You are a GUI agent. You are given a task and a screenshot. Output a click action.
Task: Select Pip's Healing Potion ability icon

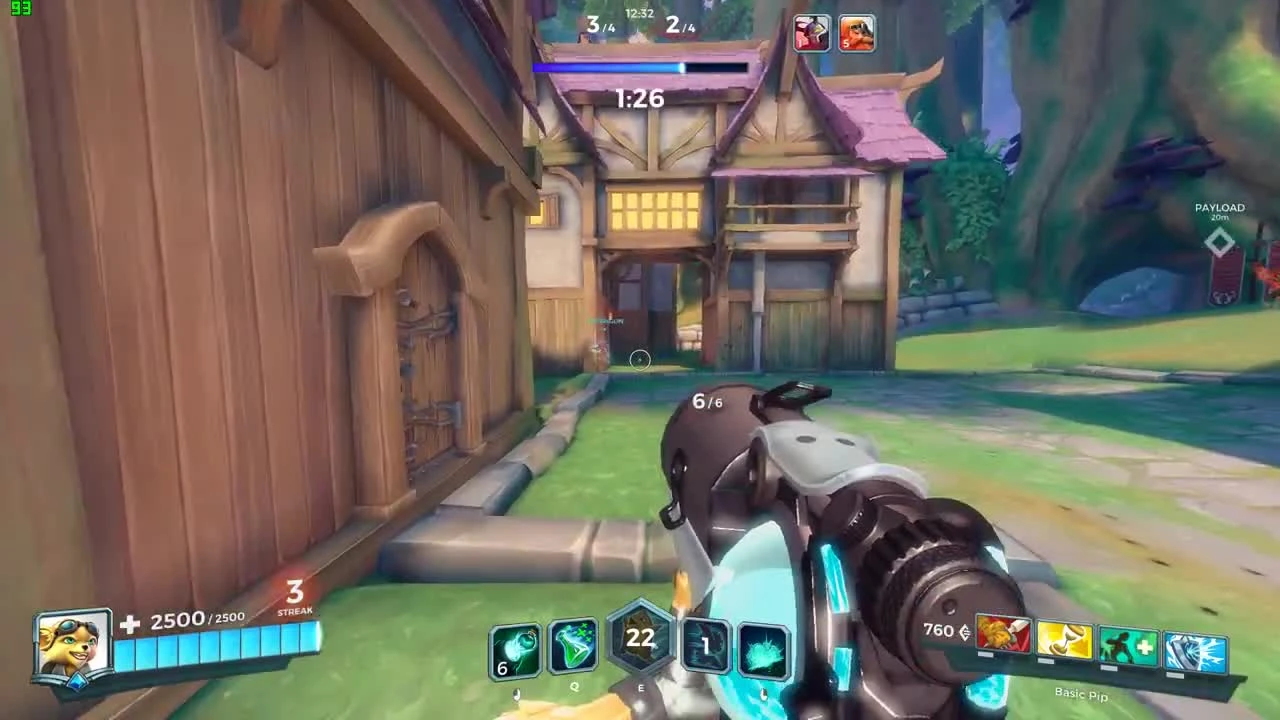coord(515,648)
